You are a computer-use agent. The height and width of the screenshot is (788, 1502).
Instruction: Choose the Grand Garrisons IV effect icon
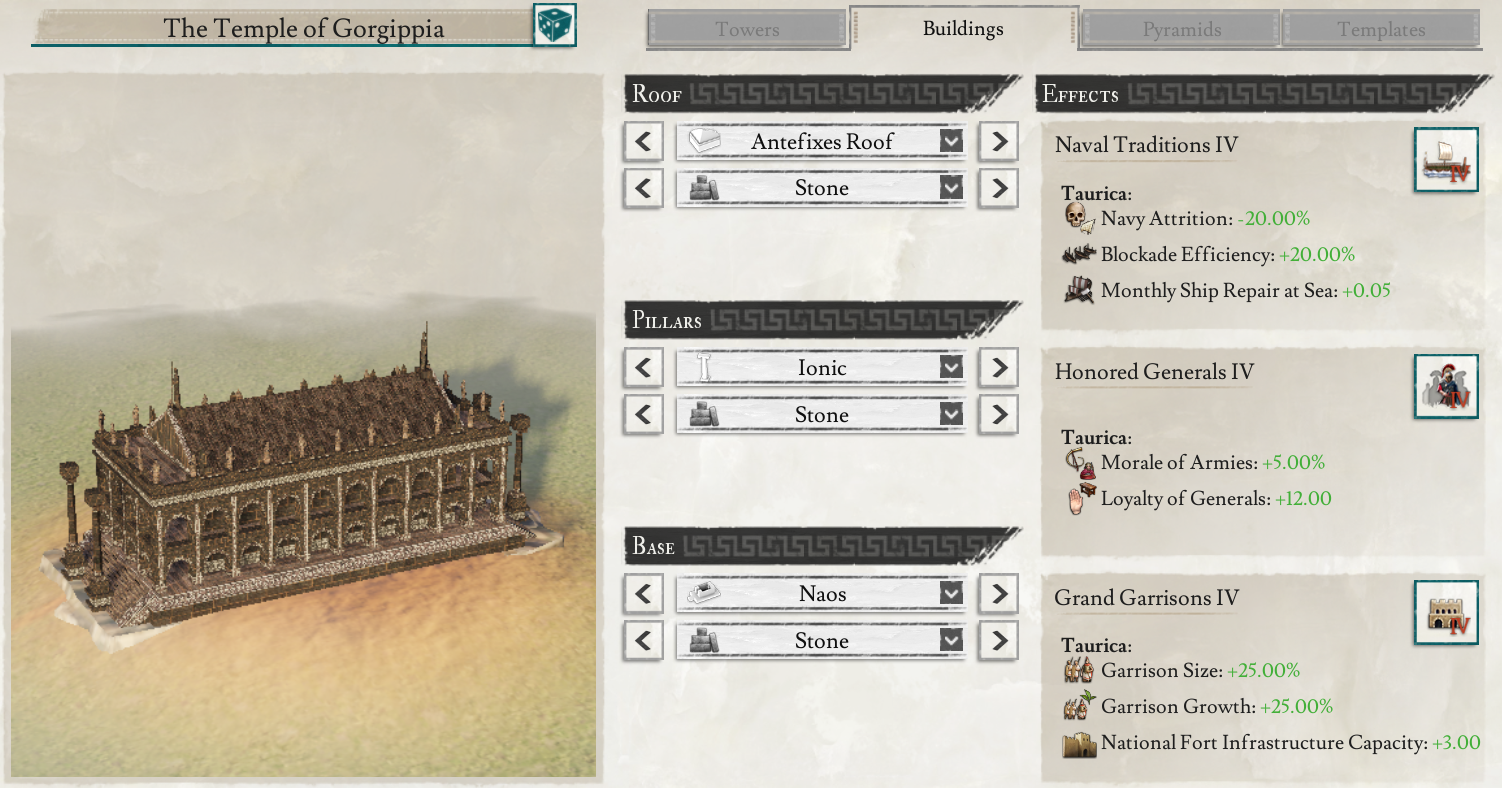(1446, 612)
